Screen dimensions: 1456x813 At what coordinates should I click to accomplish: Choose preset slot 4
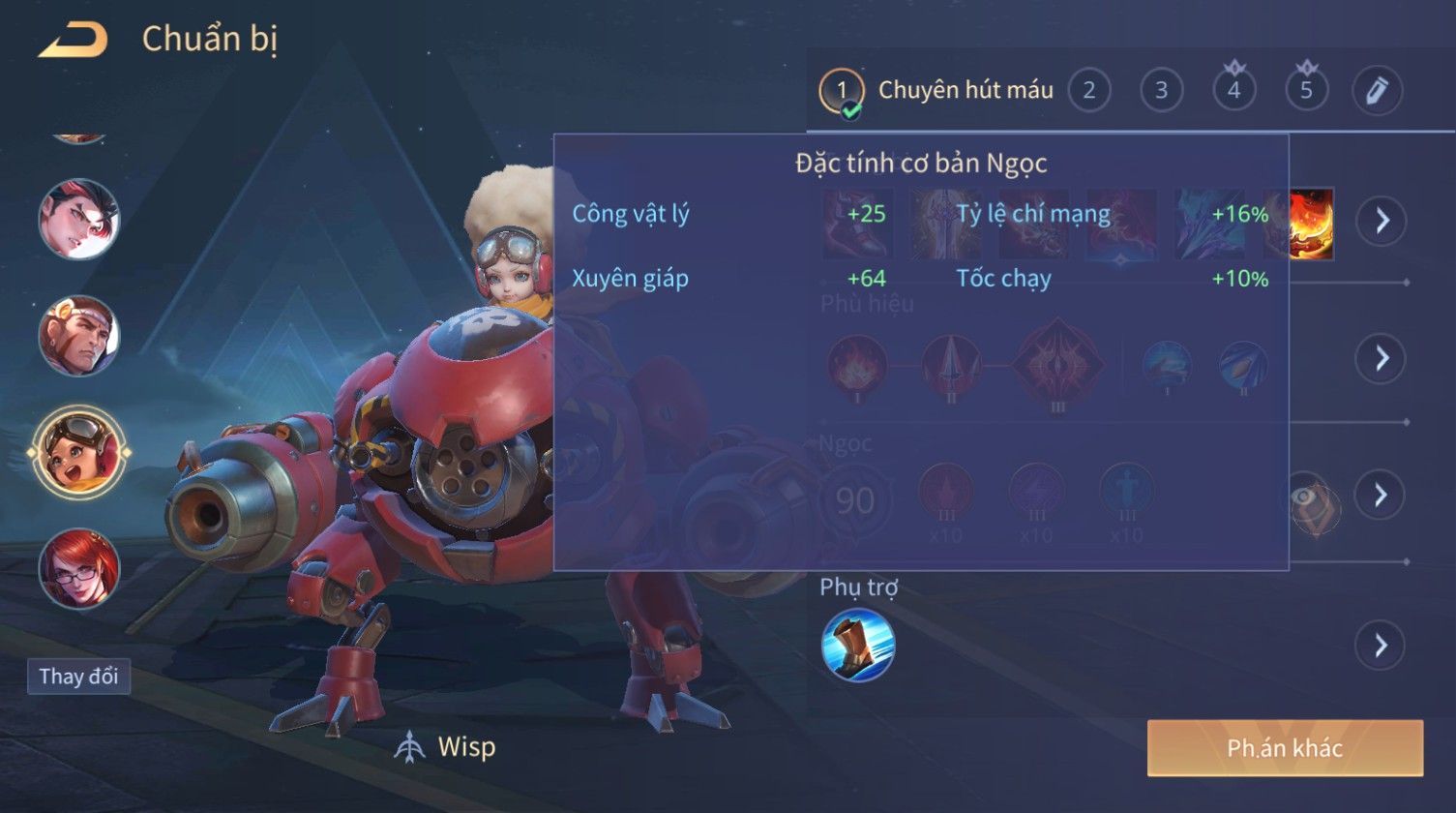(x=1233, y=91)
